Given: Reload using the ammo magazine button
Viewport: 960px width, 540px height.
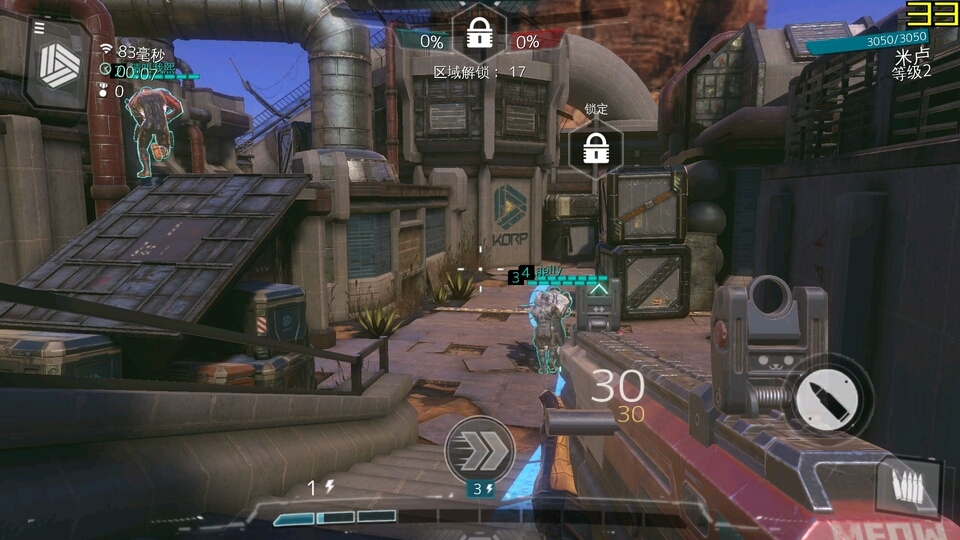Looking at the screenshot, I should tap(908, 488).
